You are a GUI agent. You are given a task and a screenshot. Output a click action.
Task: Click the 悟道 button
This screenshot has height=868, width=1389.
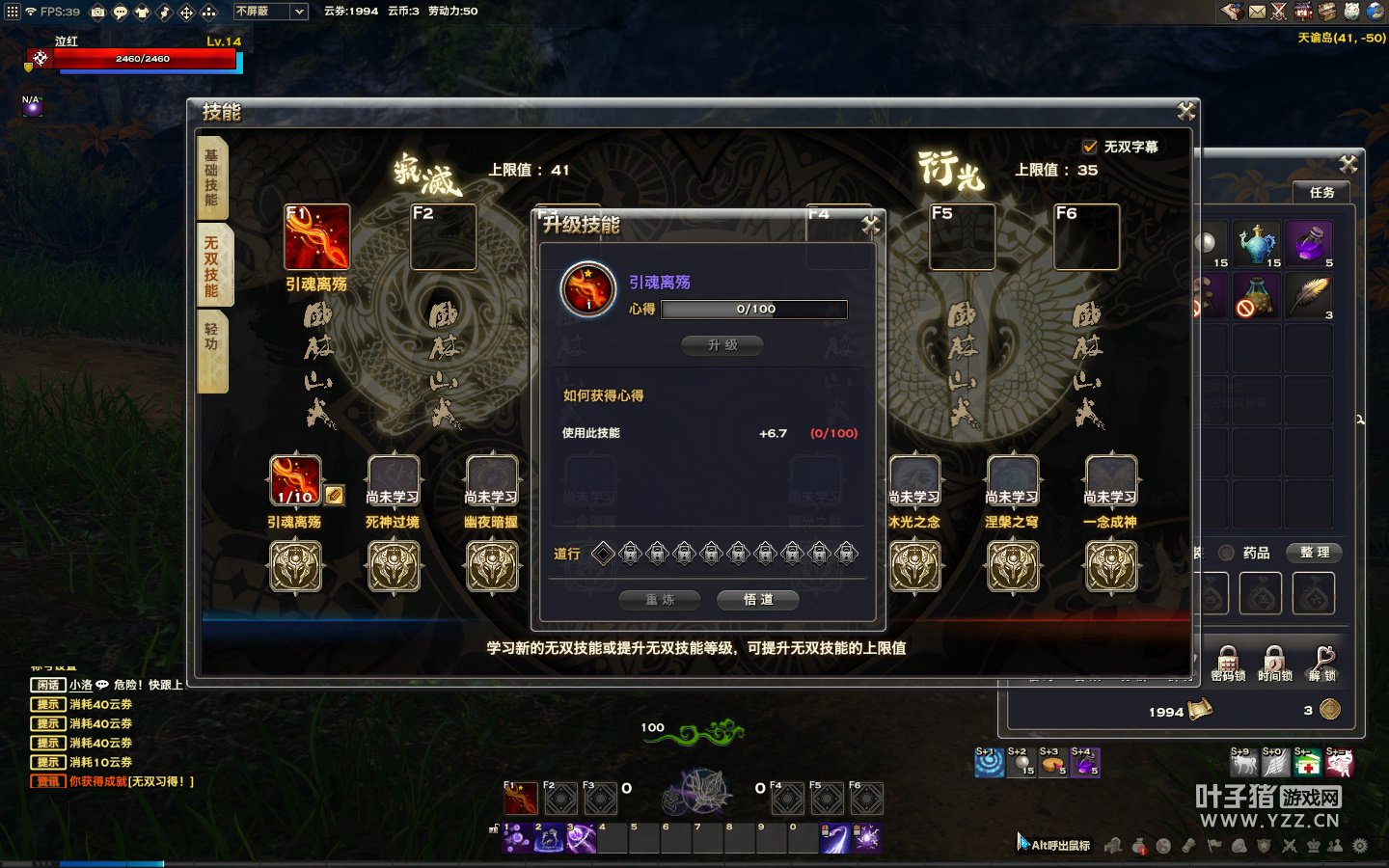pos(758,600)
